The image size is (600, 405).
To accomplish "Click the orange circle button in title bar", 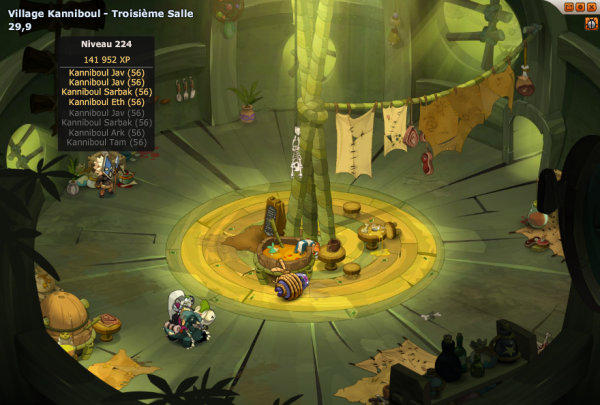I will pyautogui.click(x=581, y=7).
